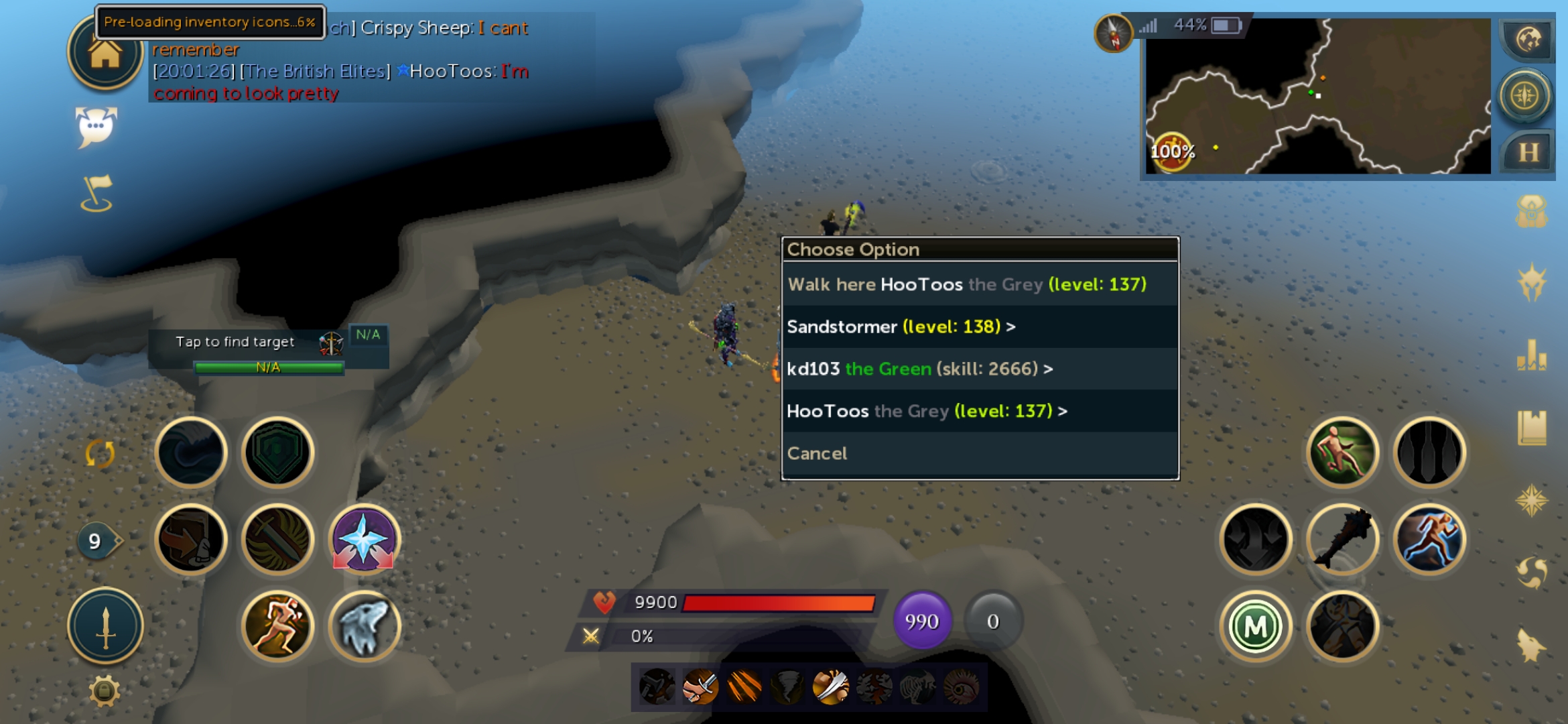Click the minimap
The width and height of the screenshot is (1568, 724).
(1317, 96)
